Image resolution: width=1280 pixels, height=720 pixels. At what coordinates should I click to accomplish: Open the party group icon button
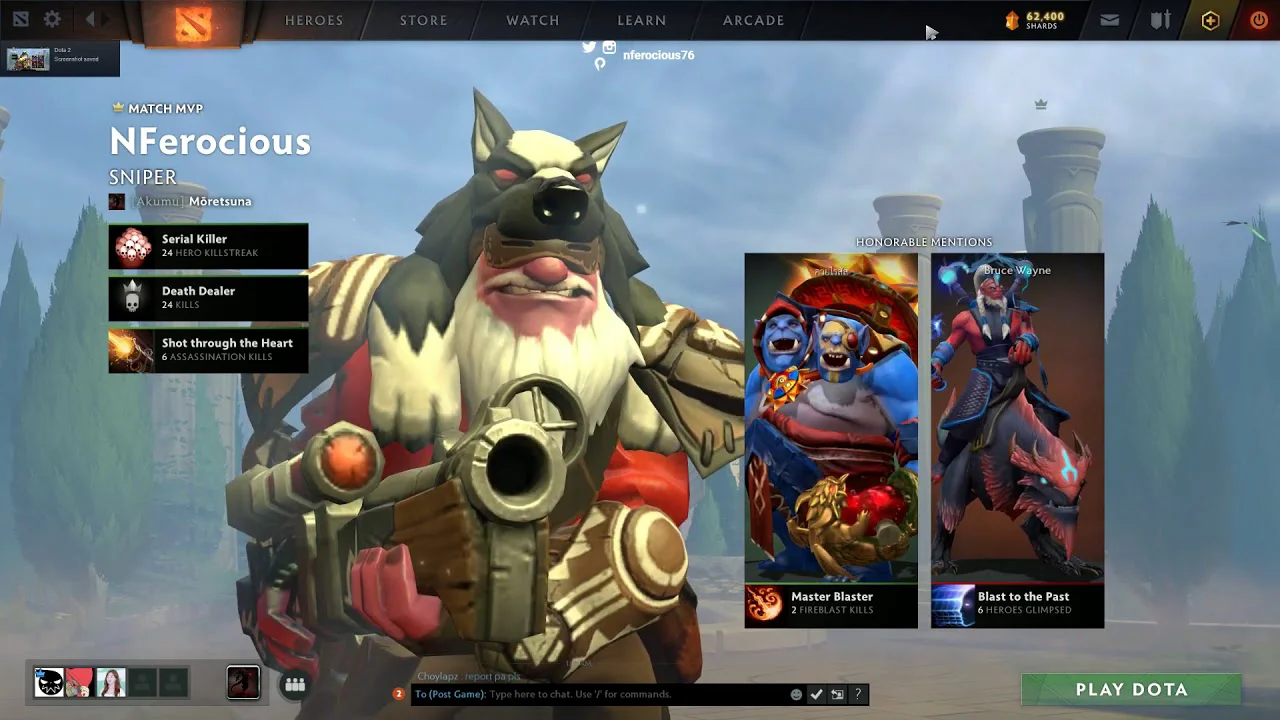coord(295,684)
